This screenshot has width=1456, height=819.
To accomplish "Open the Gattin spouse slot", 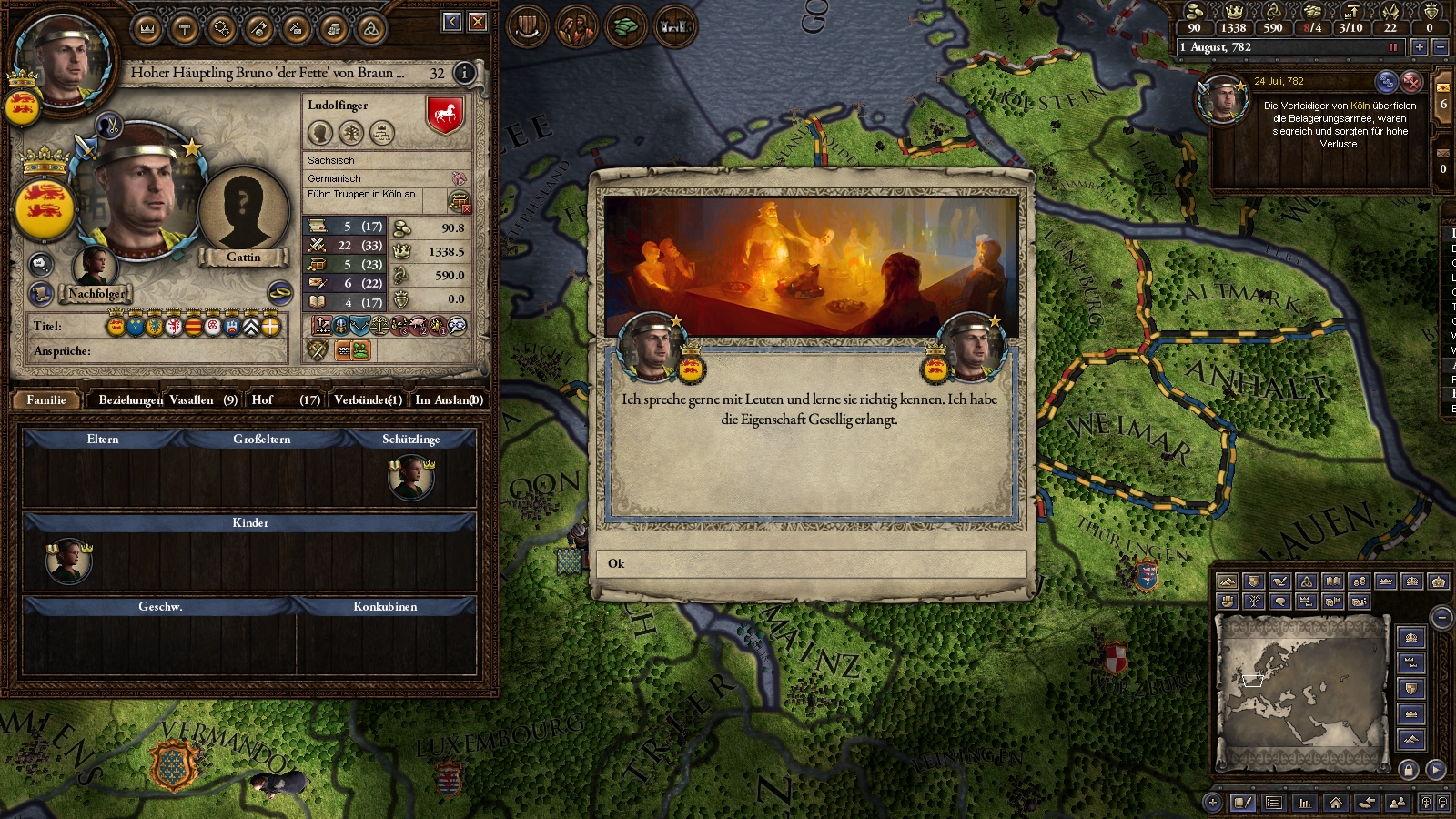I will pos(243,211).
